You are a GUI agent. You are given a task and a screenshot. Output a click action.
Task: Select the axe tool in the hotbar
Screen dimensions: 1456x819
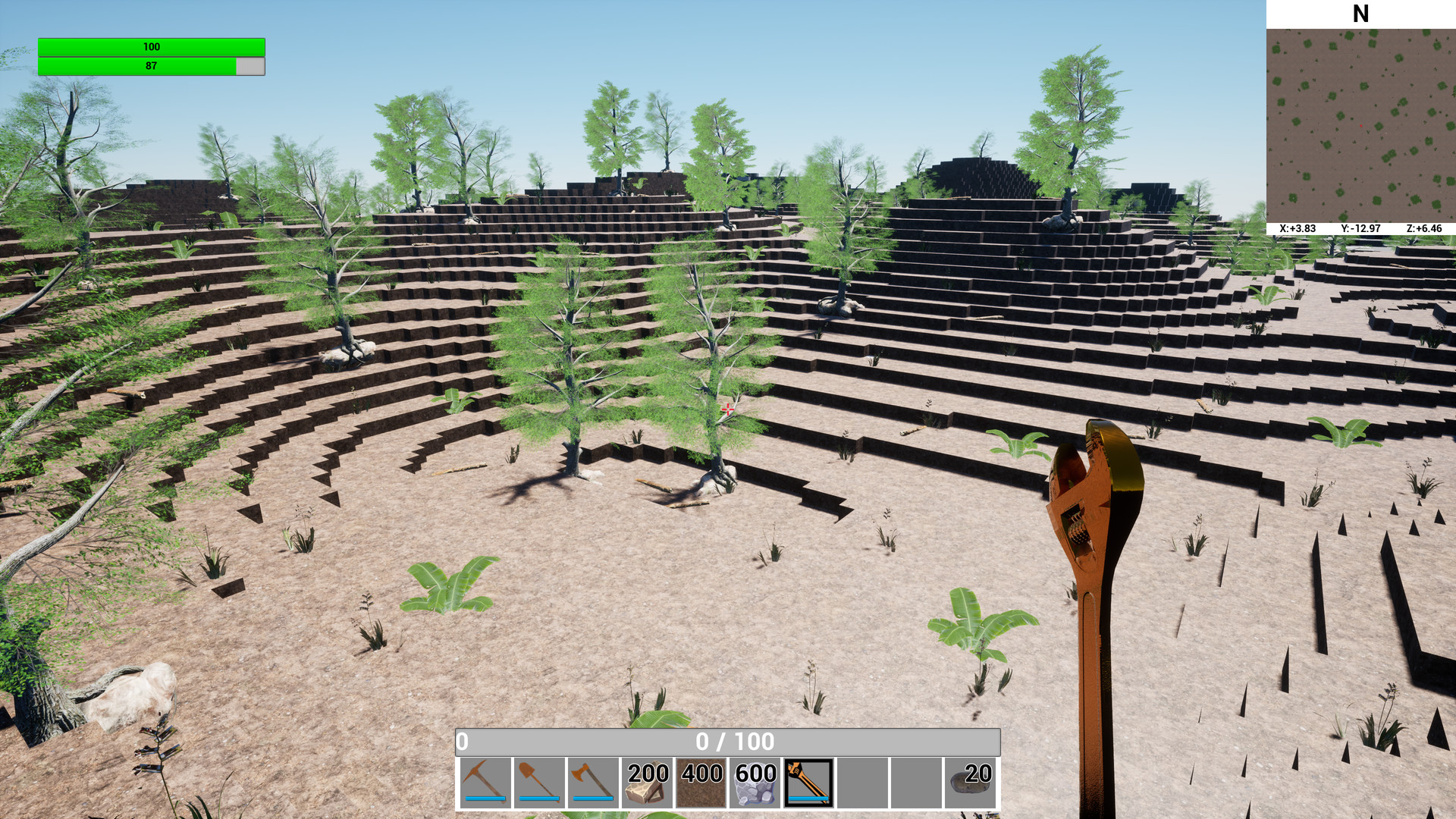click(x=593, y=780)
